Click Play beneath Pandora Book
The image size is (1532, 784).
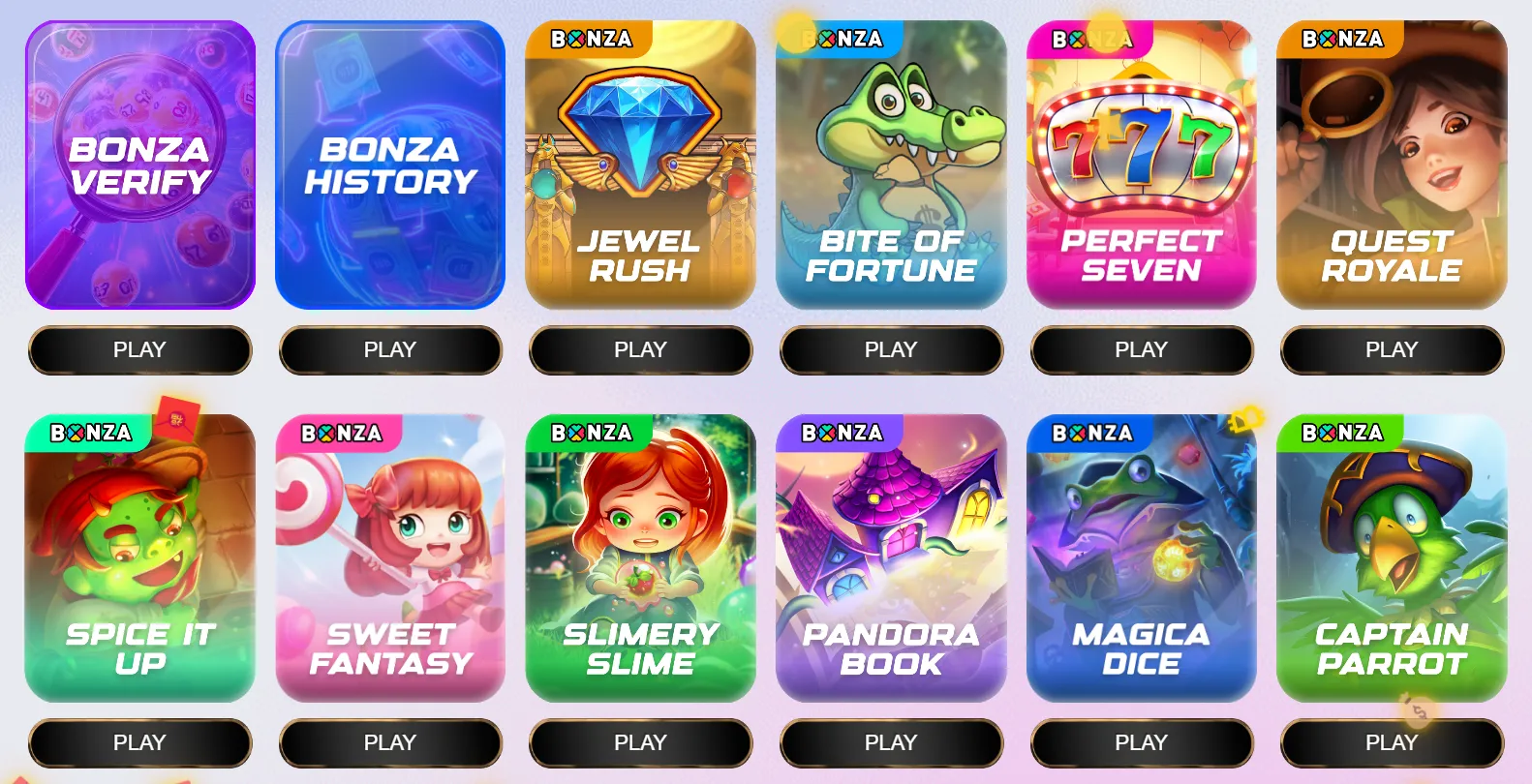tap(891, 742)
